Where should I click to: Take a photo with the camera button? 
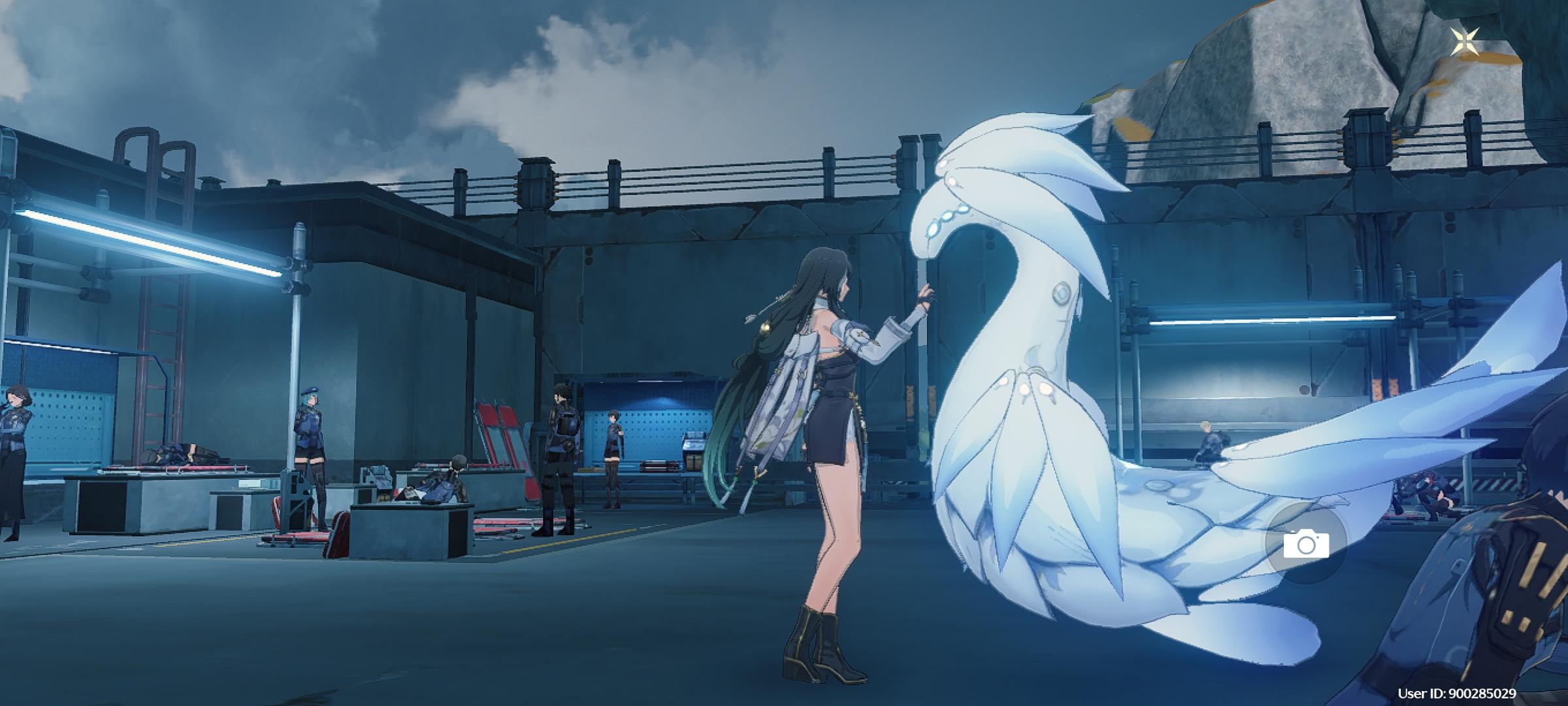pos(1305,544)
